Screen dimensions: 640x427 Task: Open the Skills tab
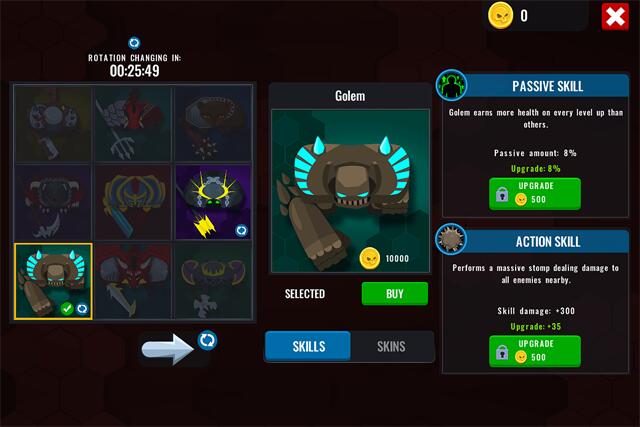[x=308, y=347]
